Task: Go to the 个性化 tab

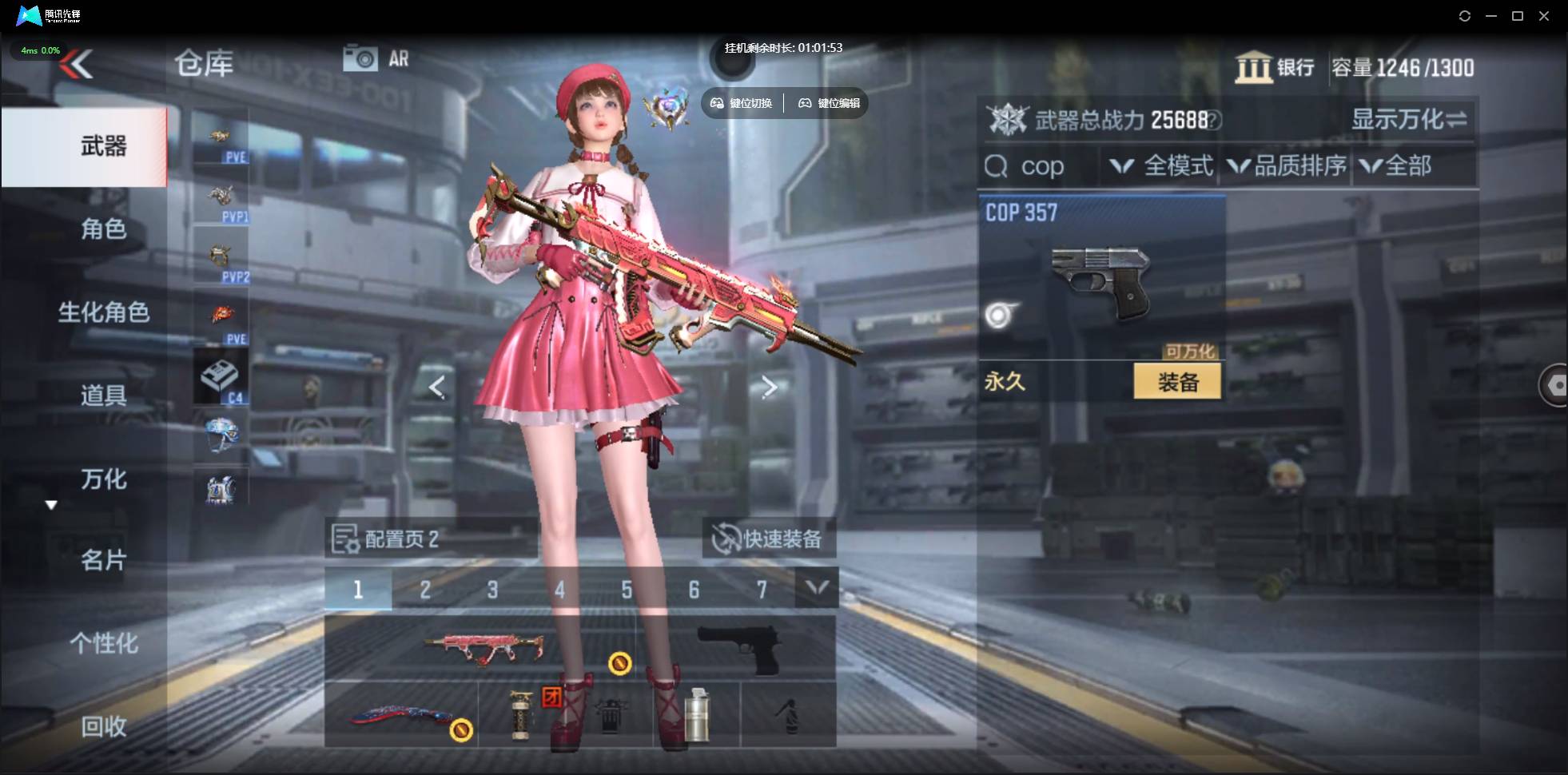Action: pos(103,643)
